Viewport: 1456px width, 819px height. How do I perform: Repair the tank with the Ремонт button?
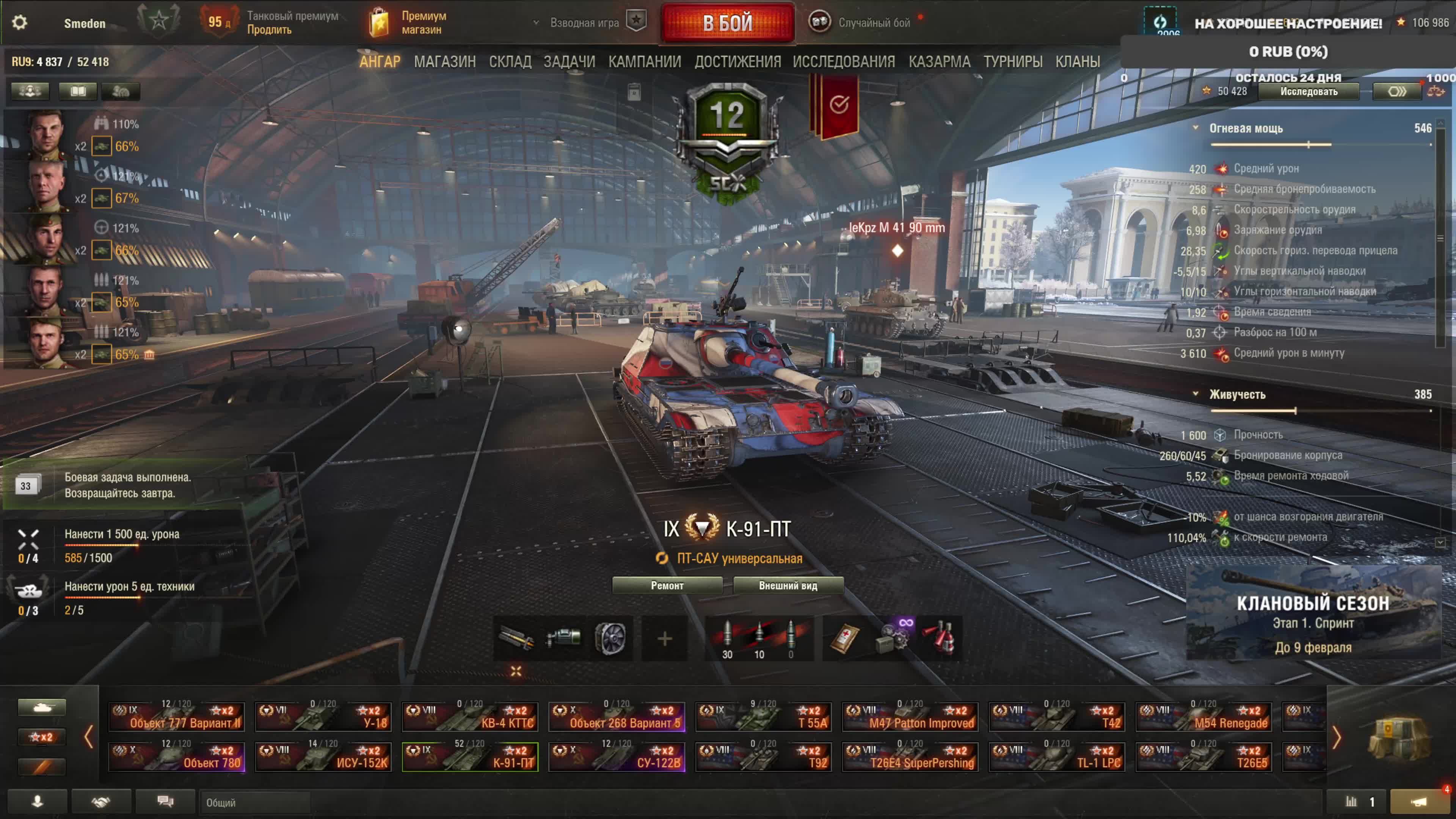(667, 585)
